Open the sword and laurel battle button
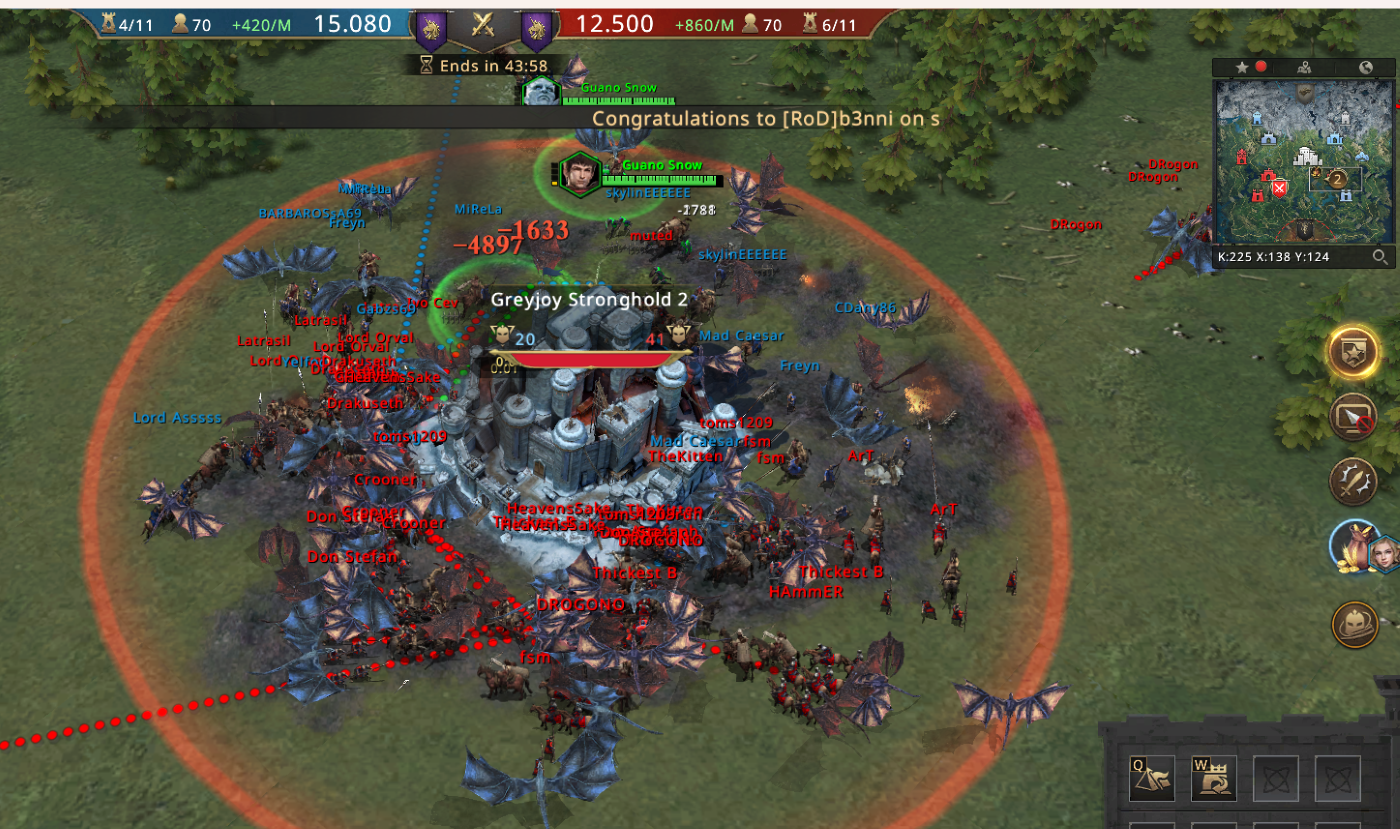 click(x=1353, y=482)
